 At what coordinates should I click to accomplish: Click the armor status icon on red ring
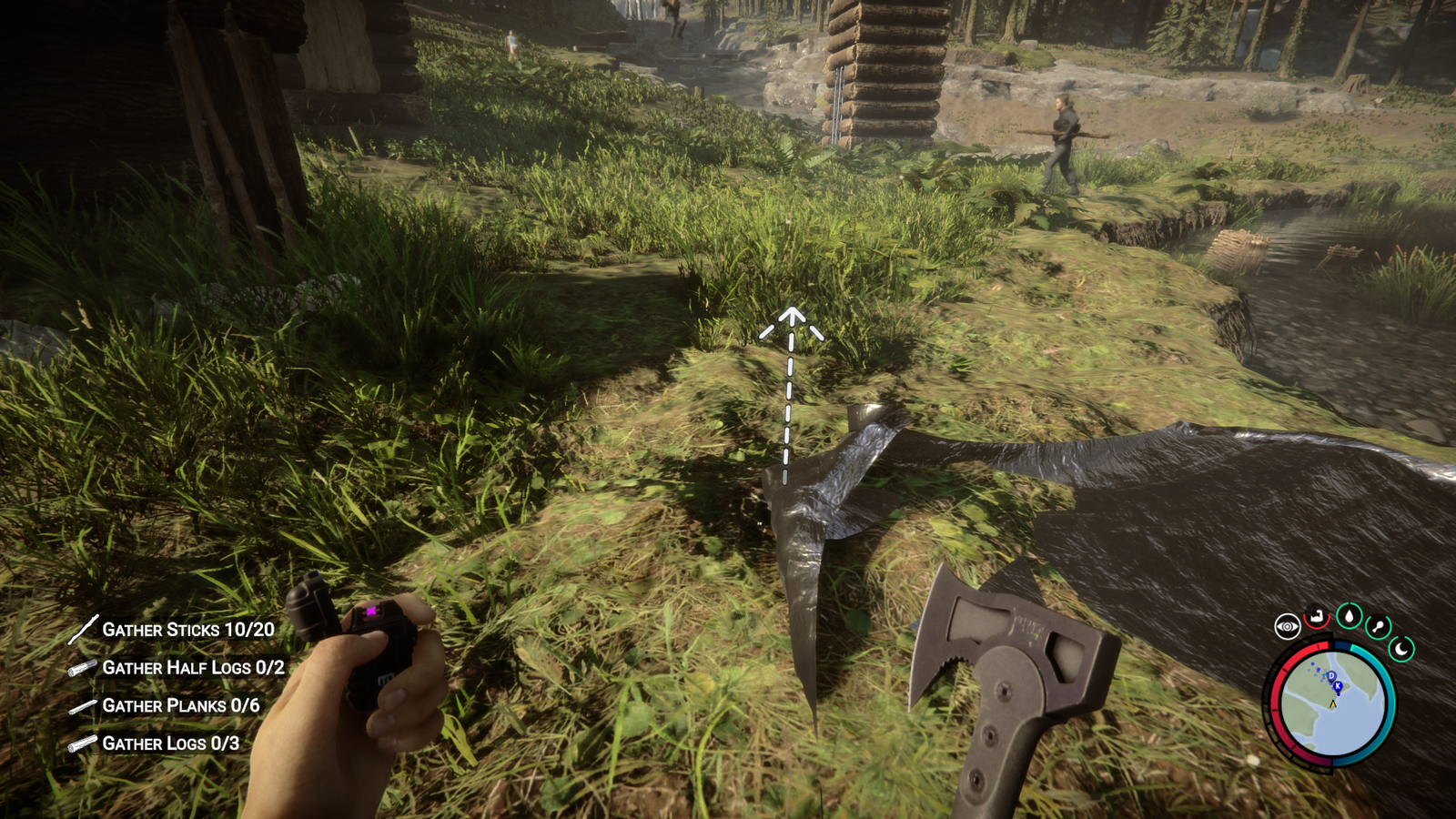point(1316,618)
